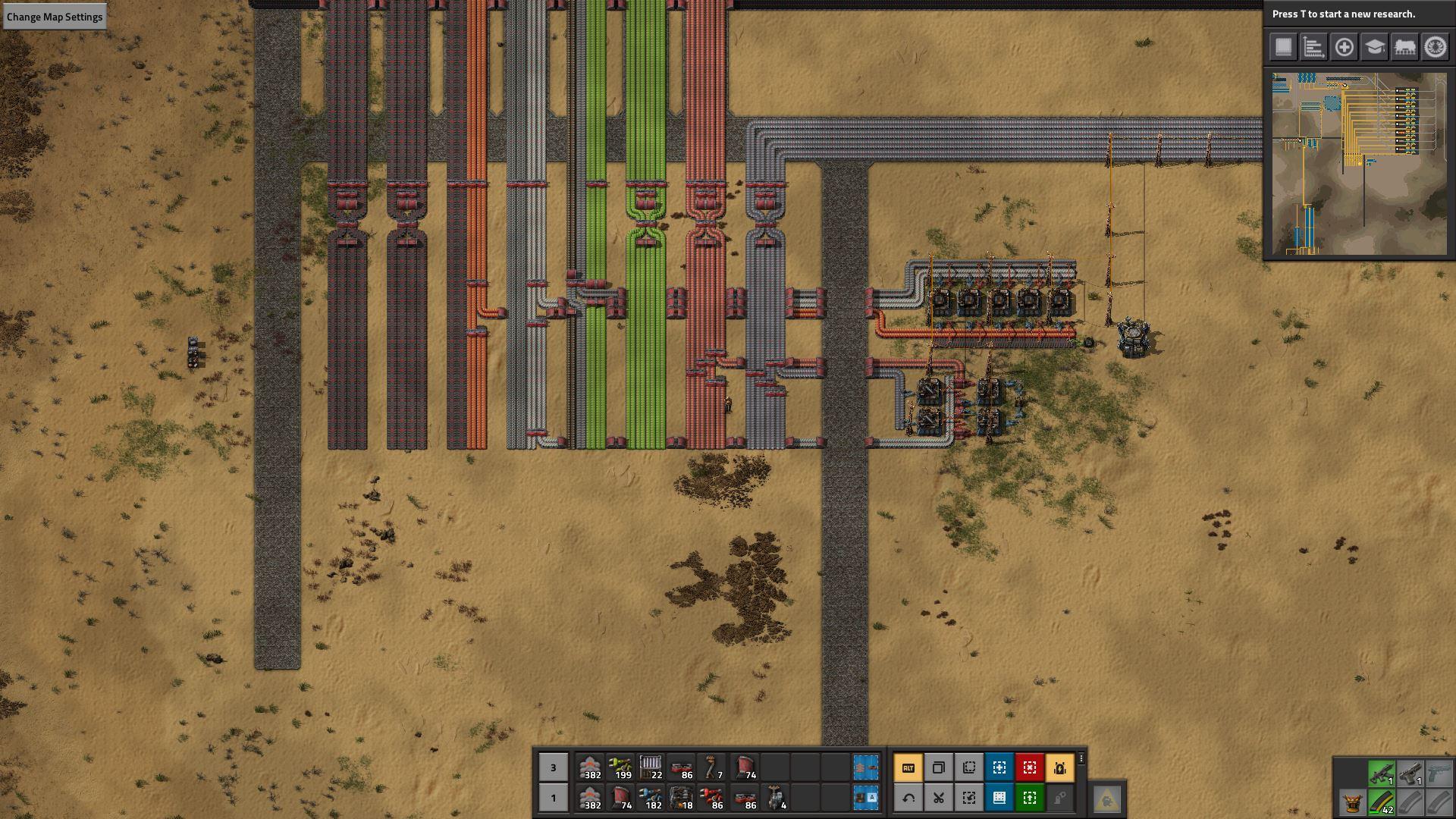Screen dimensions: 1456x819
Task: Select the ammo magazine slot showing 42
Action: point(1381,802)
